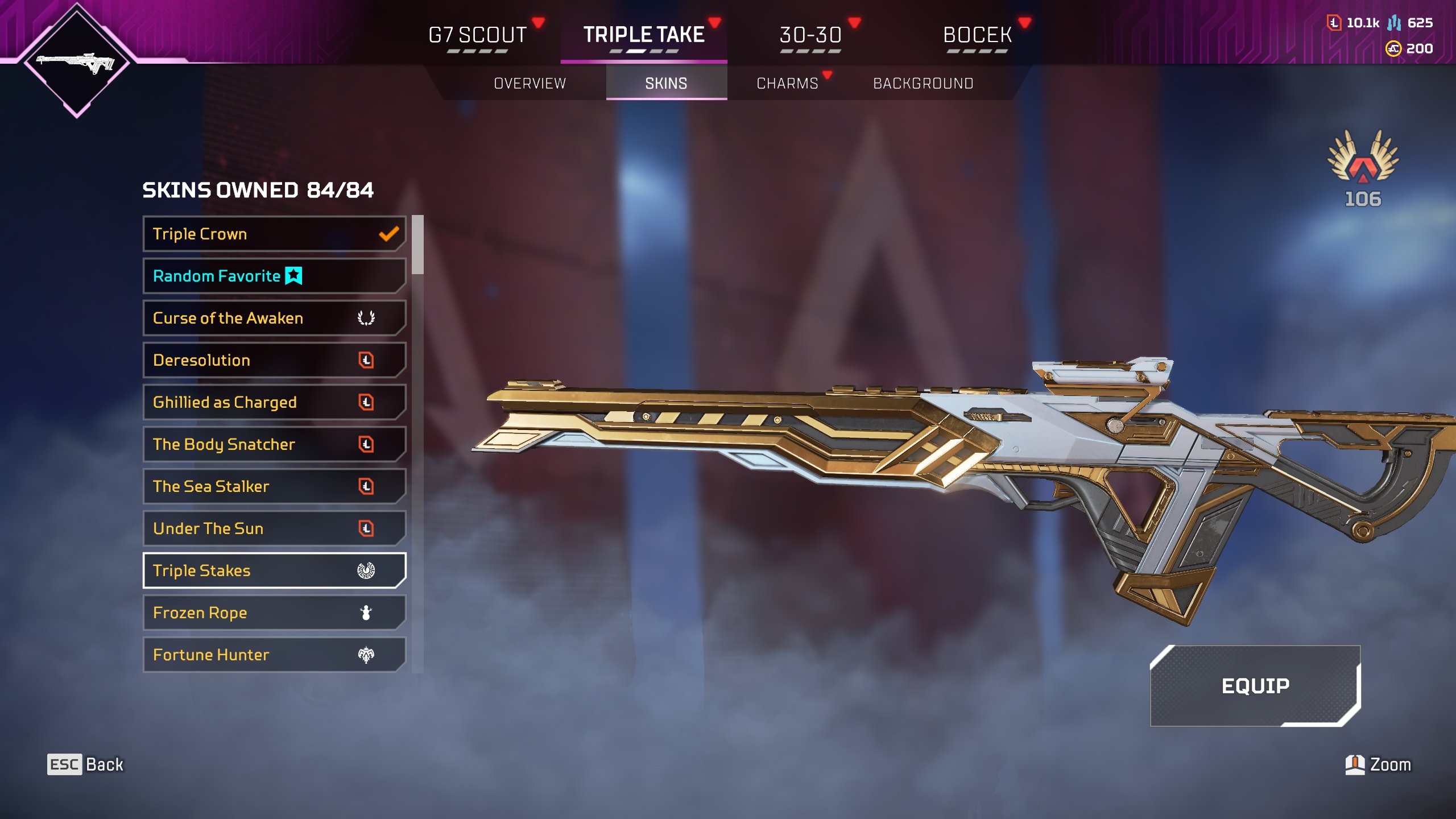Select the Triple Take weapon tab
Viewport: 1456px width, 819px height.
(x=644, y=35)
